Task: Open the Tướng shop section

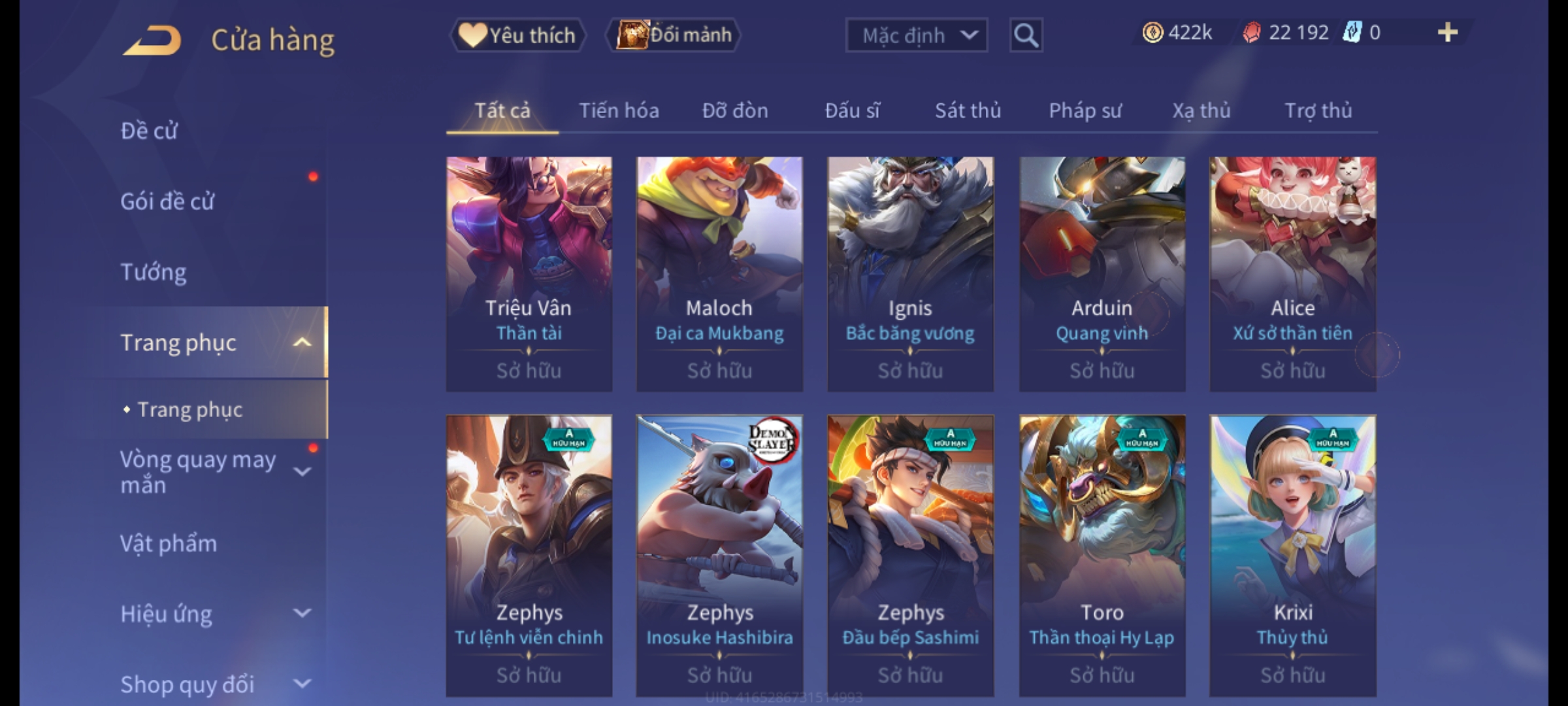Action: click(154, 272)
